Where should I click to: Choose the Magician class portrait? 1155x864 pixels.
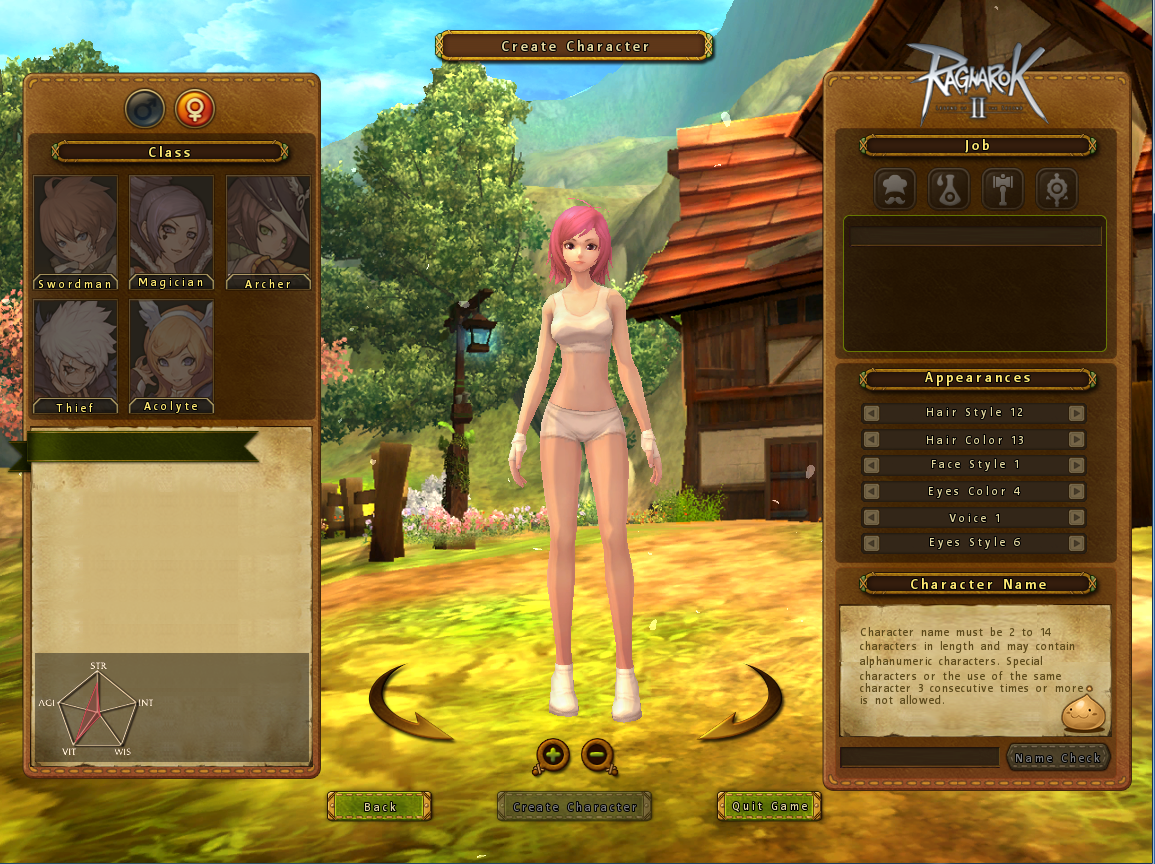(x=171, y=232)
